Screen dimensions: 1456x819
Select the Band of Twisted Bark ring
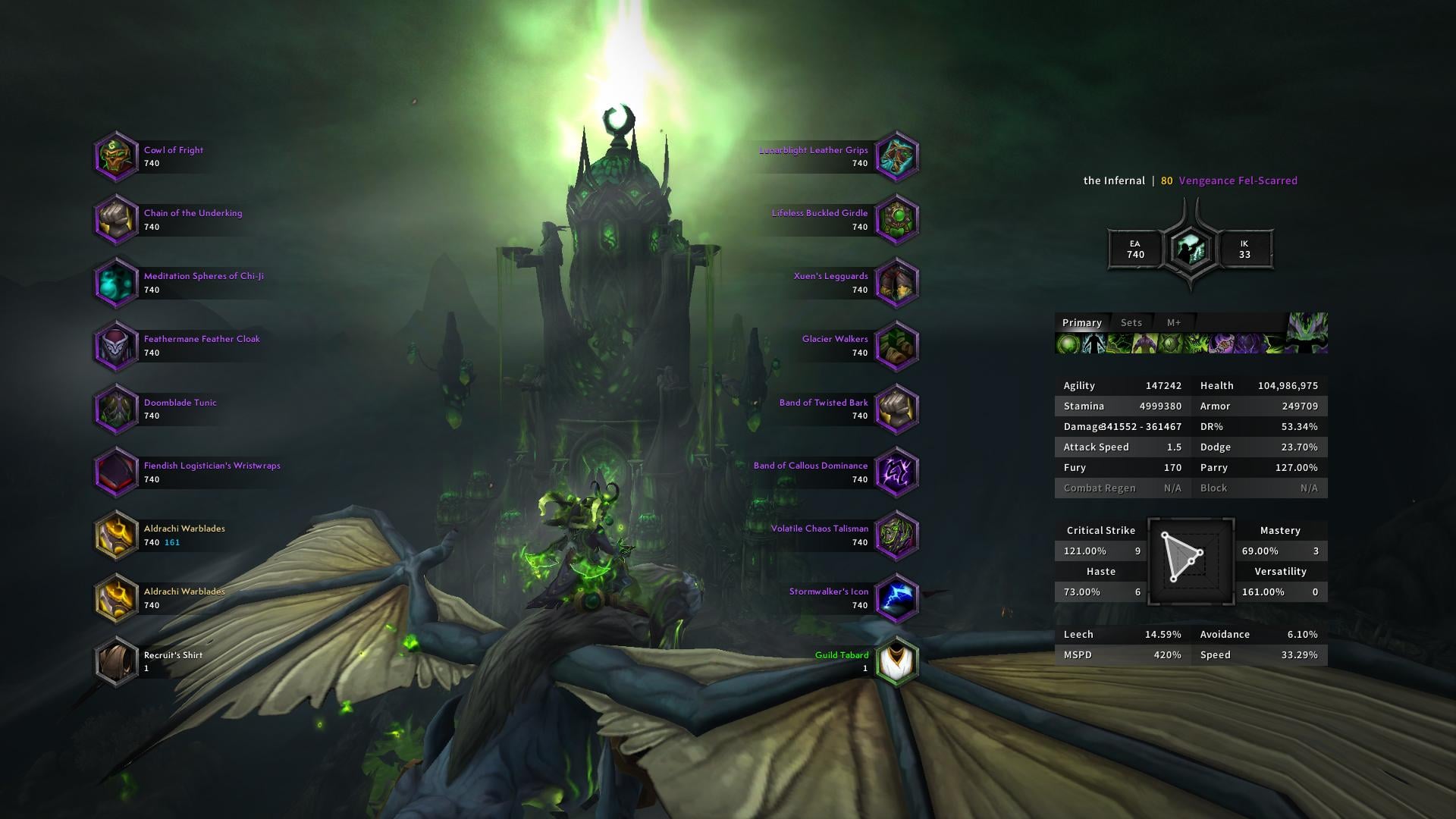click(x=896, y=409)
